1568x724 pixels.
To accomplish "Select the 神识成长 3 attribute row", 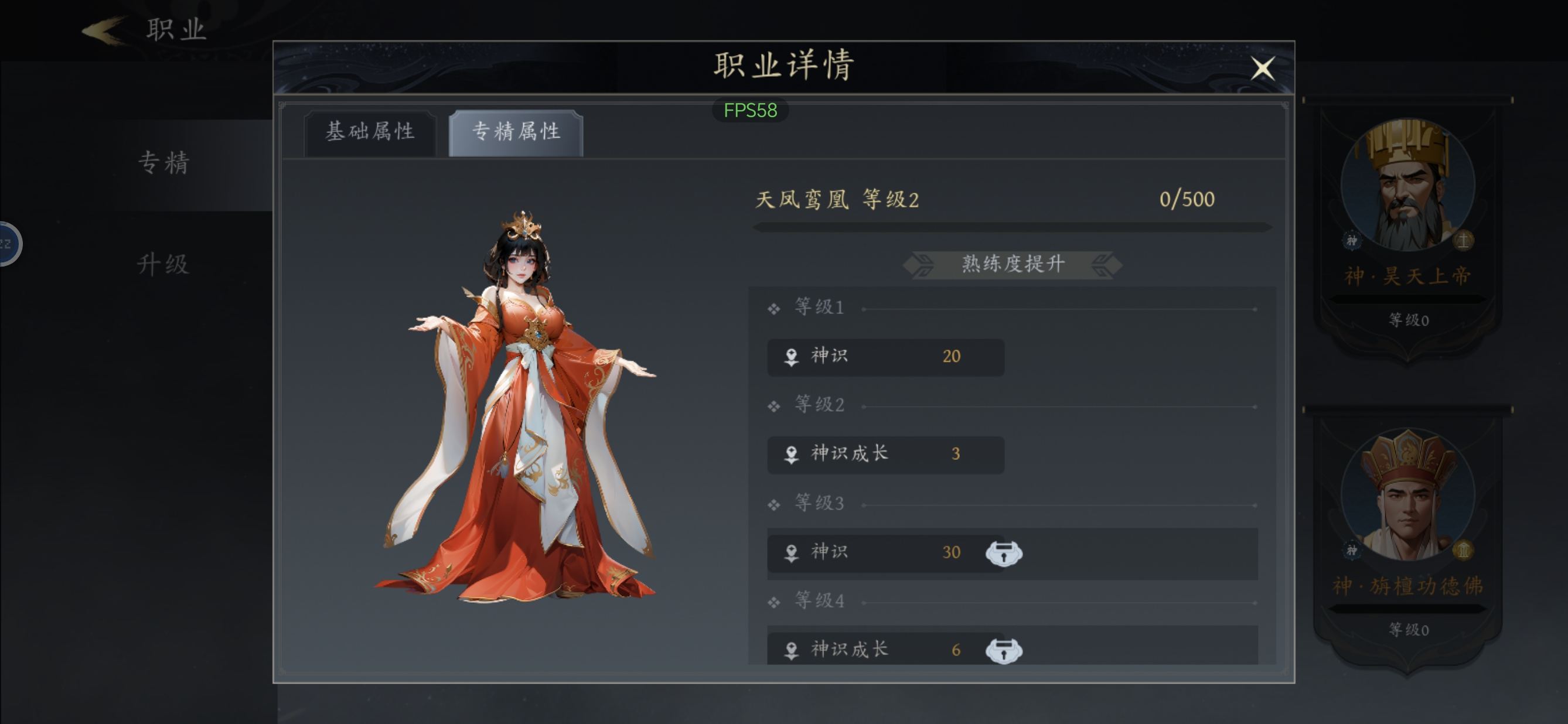I will click(x=885, y=455).
